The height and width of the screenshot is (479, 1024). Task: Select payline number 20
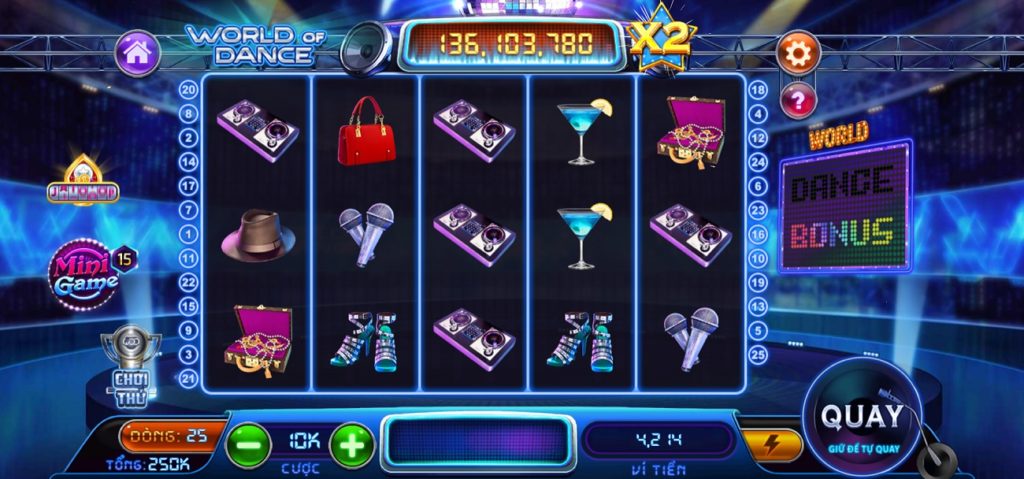tap(188, 89)
